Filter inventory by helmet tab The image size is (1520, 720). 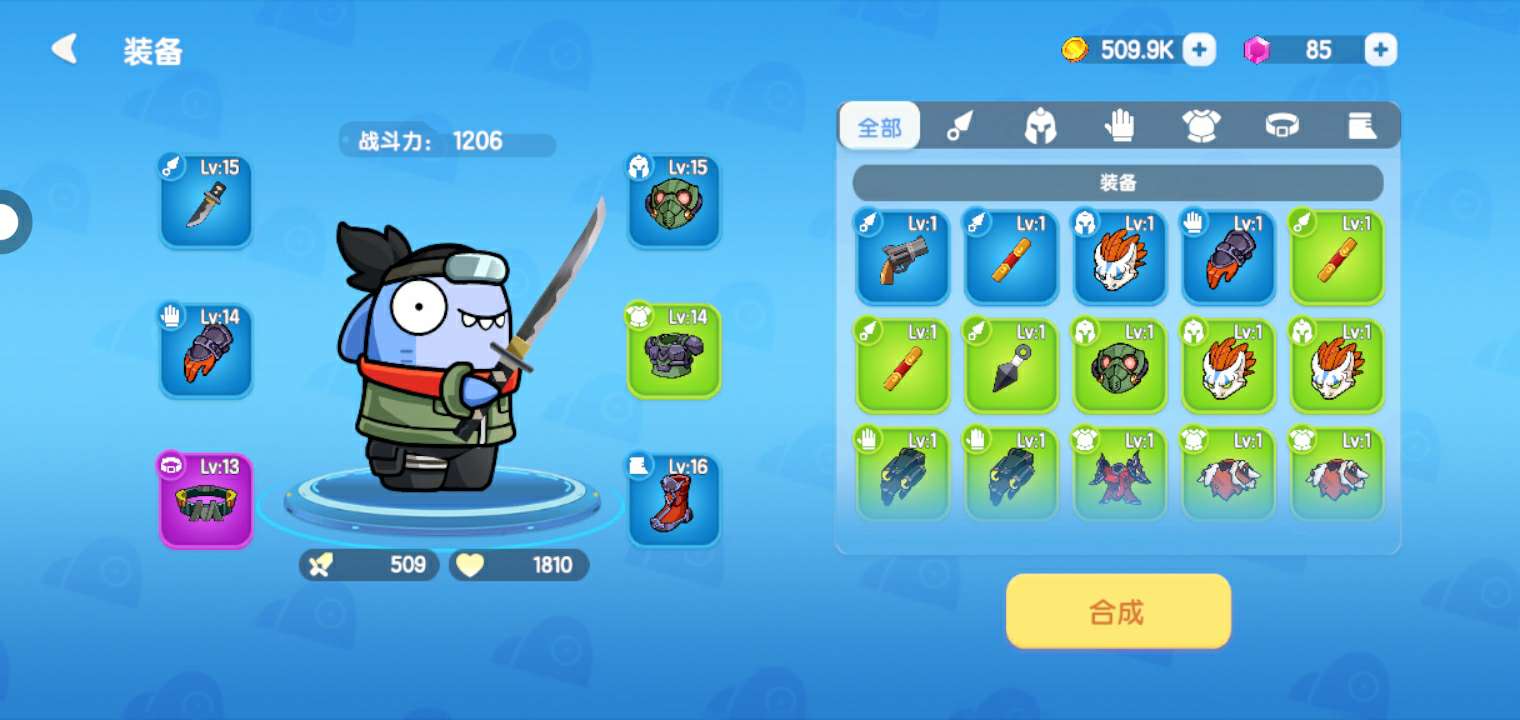(x=1040, y=126)
